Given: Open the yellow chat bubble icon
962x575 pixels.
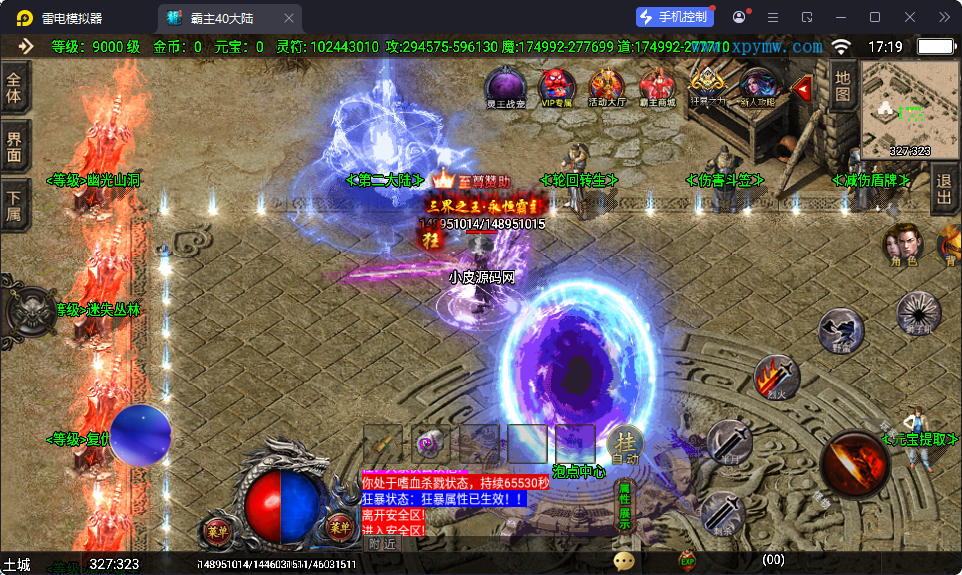Looking at the screenshot, I should point(625,561).
